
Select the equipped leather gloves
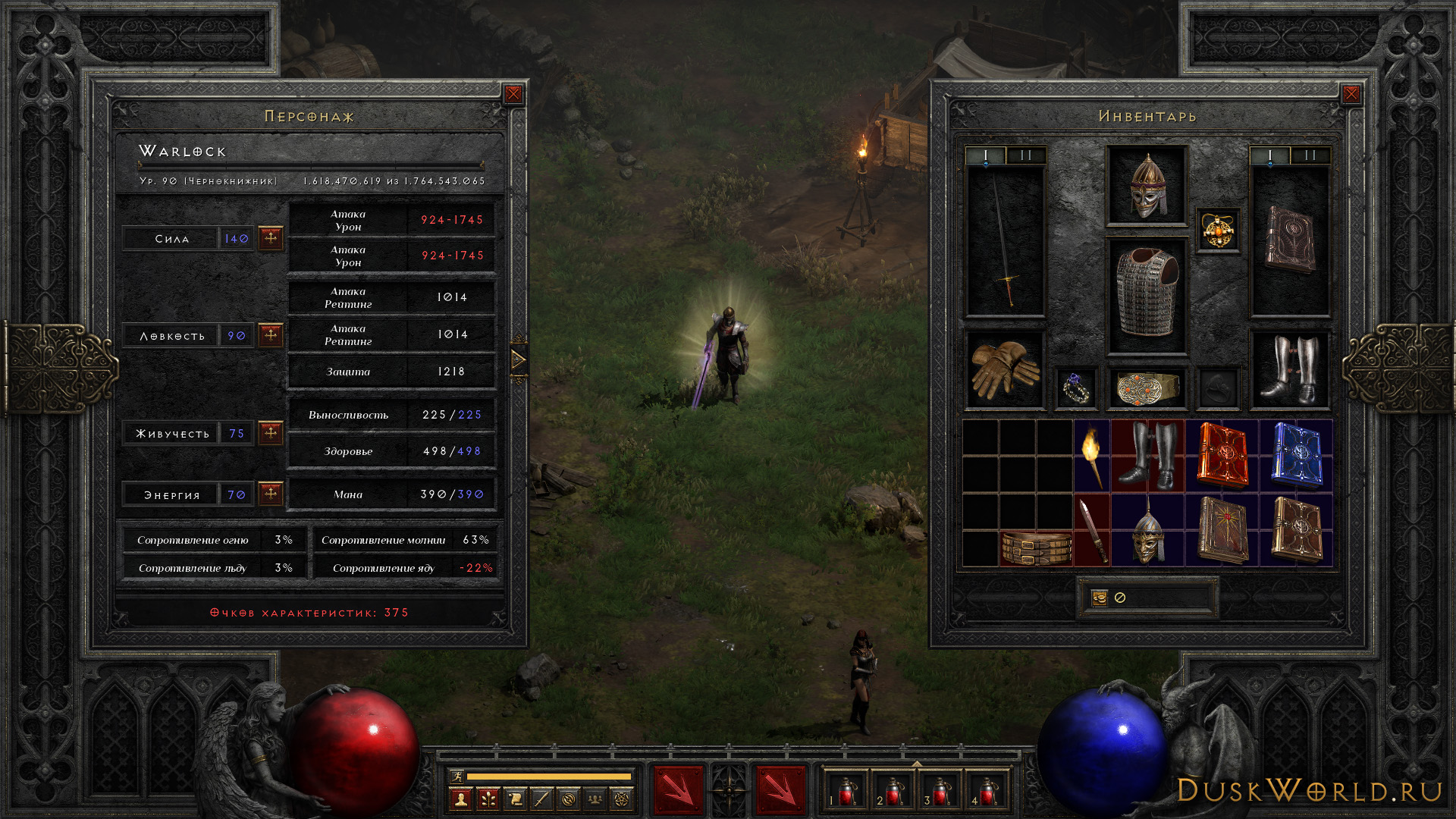point(1004,369)
